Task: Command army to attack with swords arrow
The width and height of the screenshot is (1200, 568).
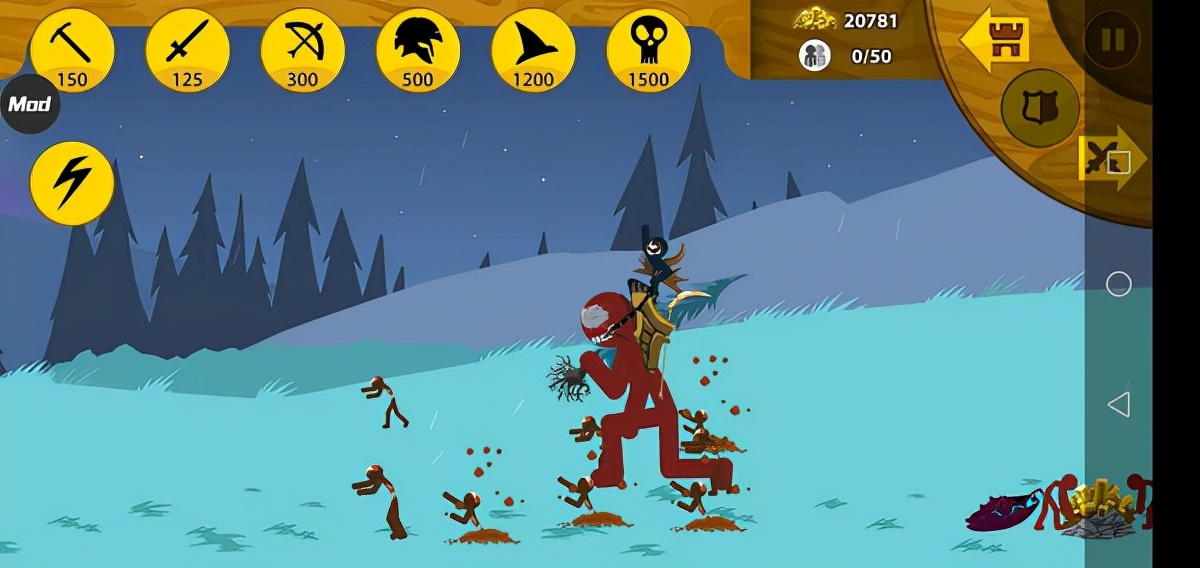Action: [1111, 158]
